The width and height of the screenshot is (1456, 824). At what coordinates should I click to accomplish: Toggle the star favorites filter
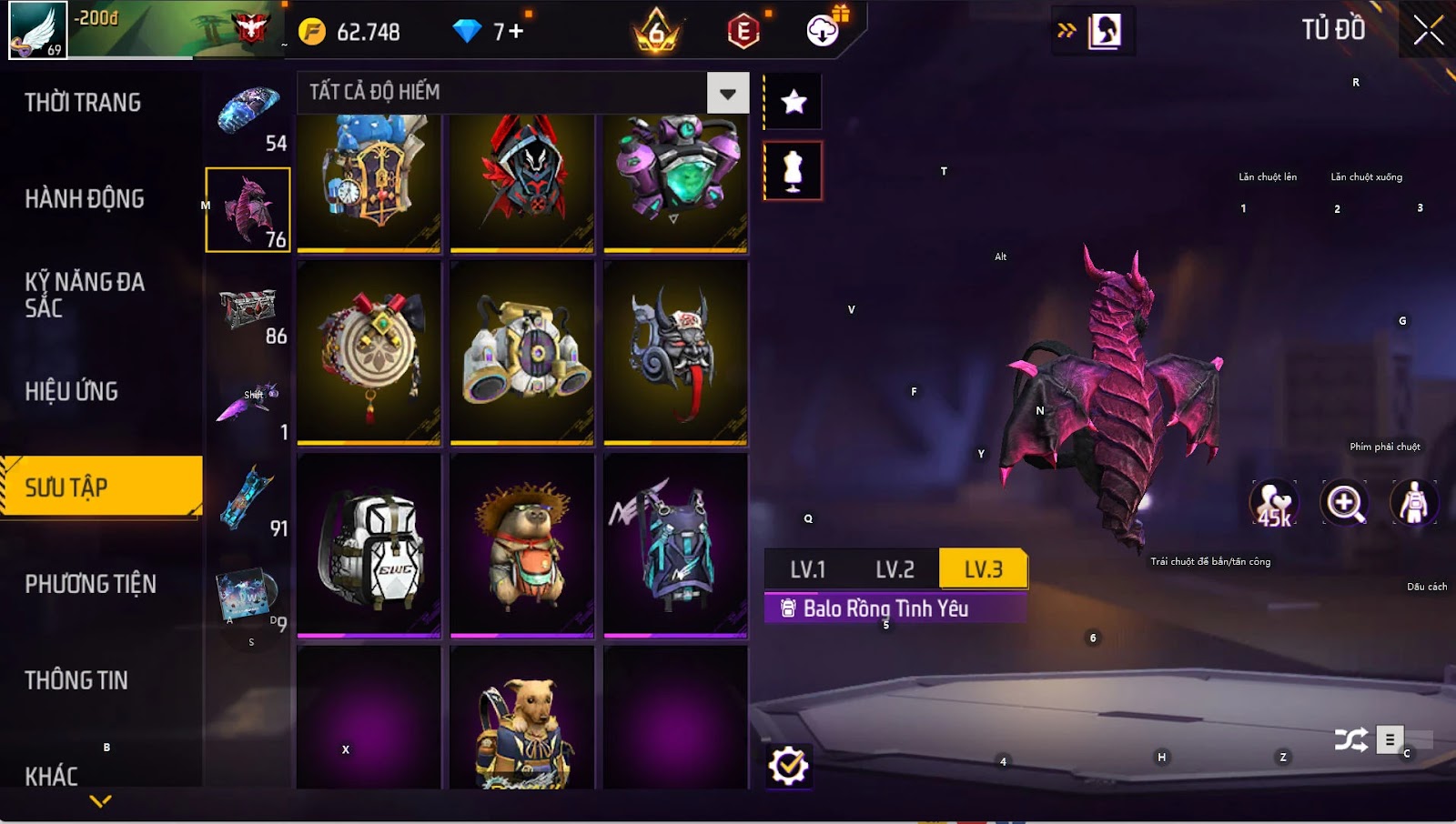794,102
